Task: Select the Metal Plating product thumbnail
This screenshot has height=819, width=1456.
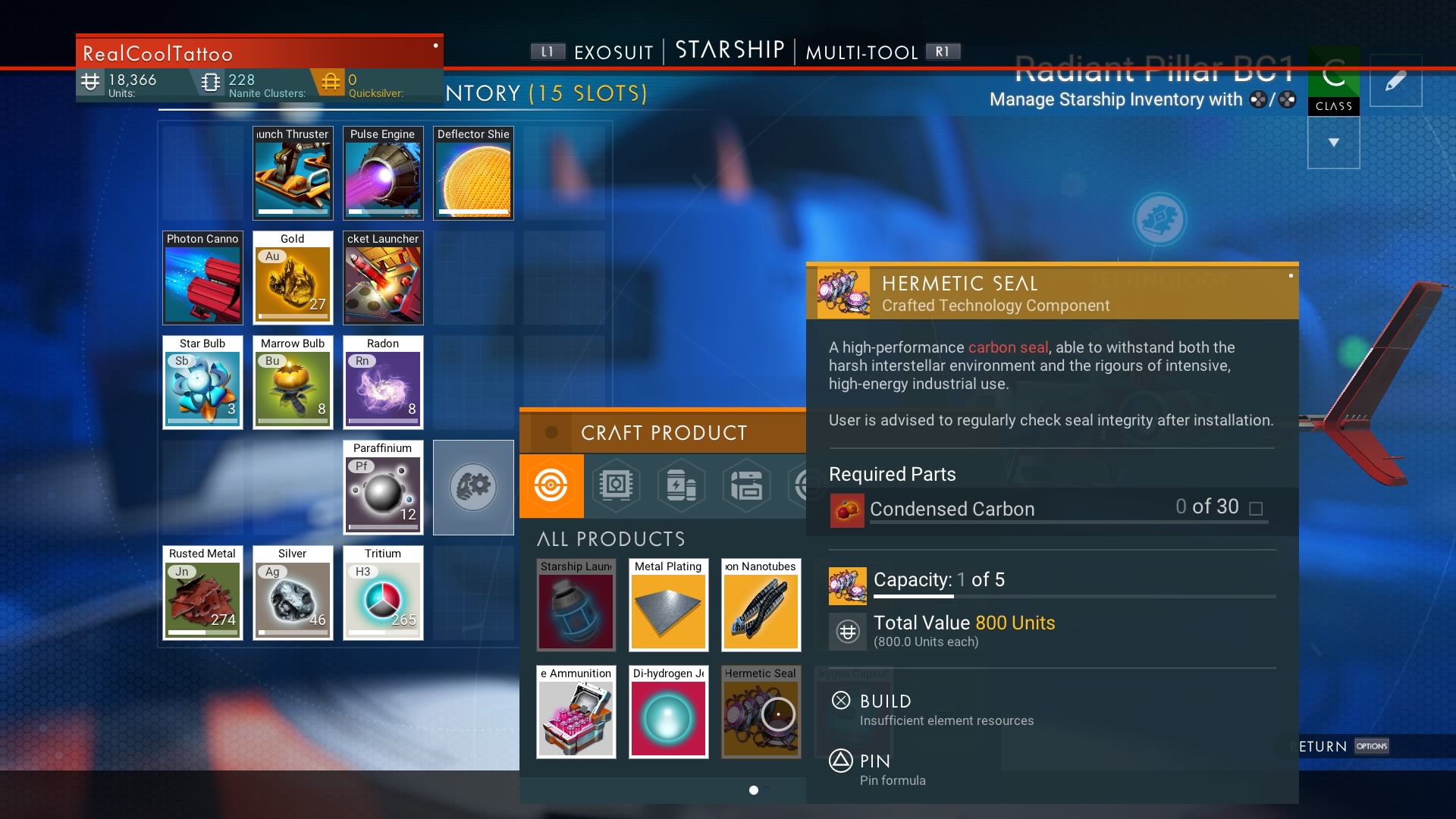Action: 668,605
